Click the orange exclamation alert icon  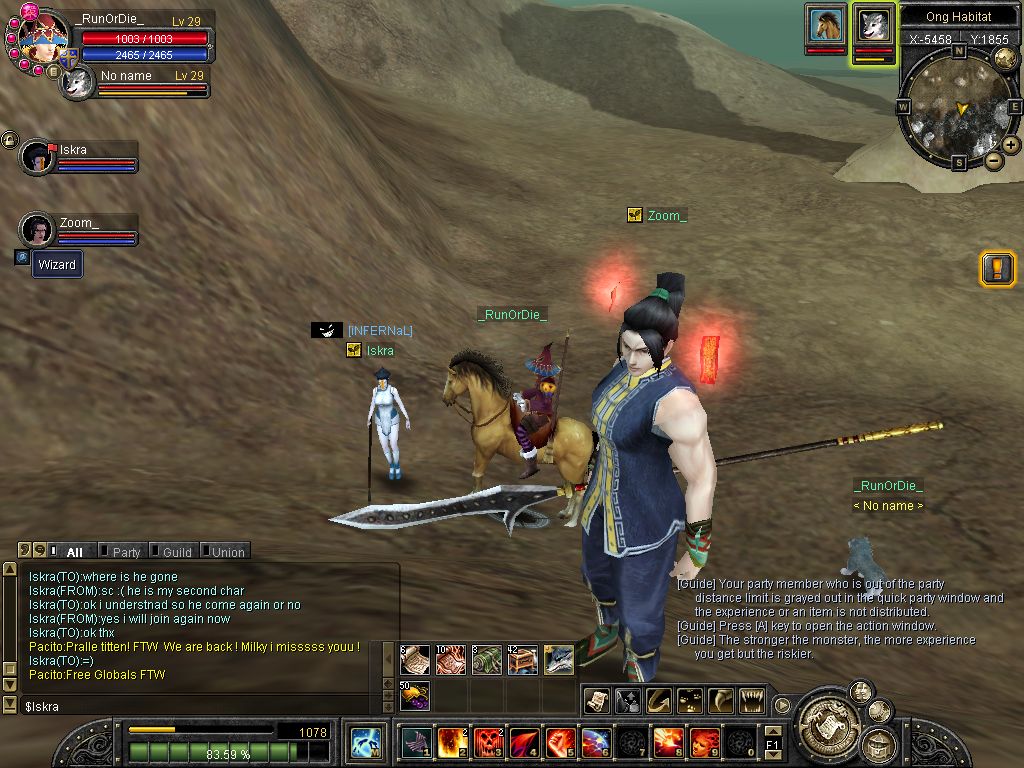pos(997,269)
